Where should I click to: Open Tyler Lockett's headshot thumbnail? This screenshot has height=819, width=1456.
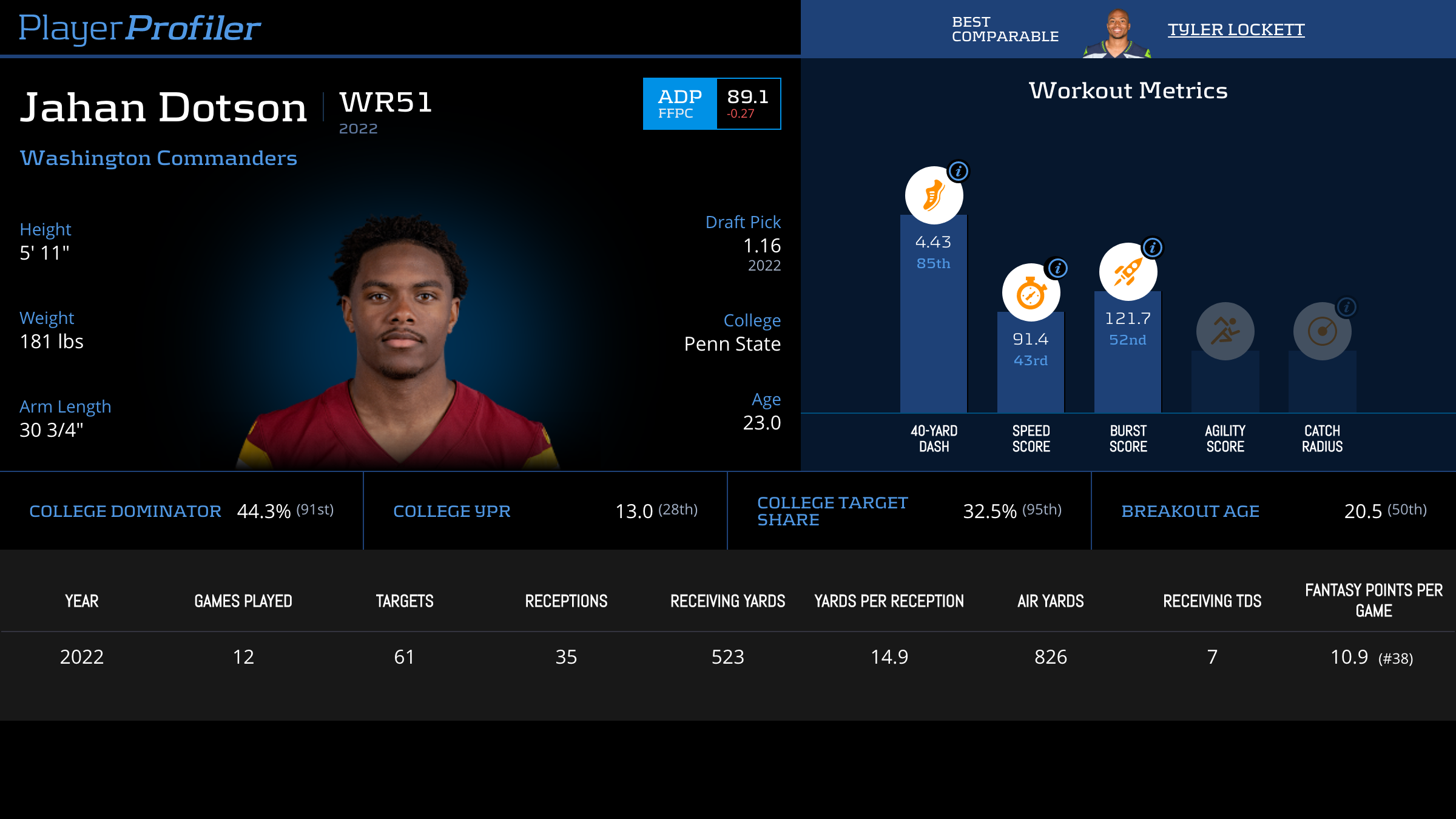(x=1117, y=33)
